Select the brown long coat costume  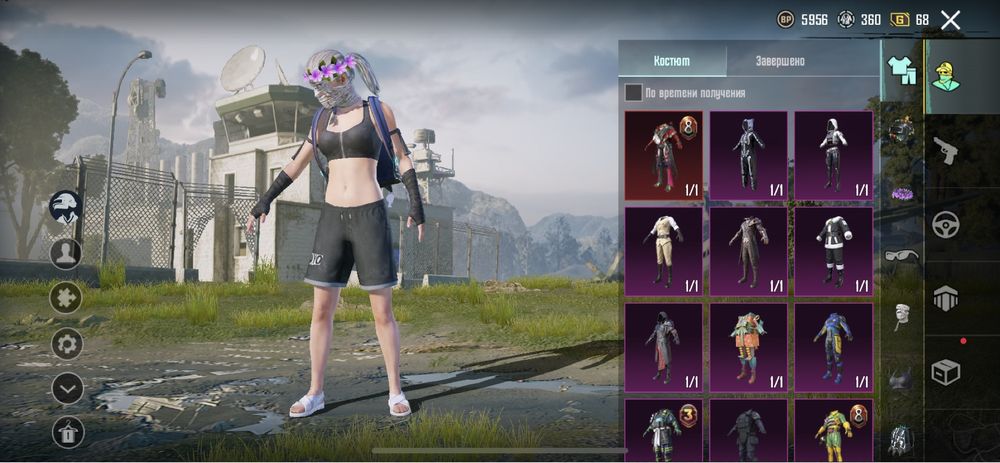click(748, 251)
